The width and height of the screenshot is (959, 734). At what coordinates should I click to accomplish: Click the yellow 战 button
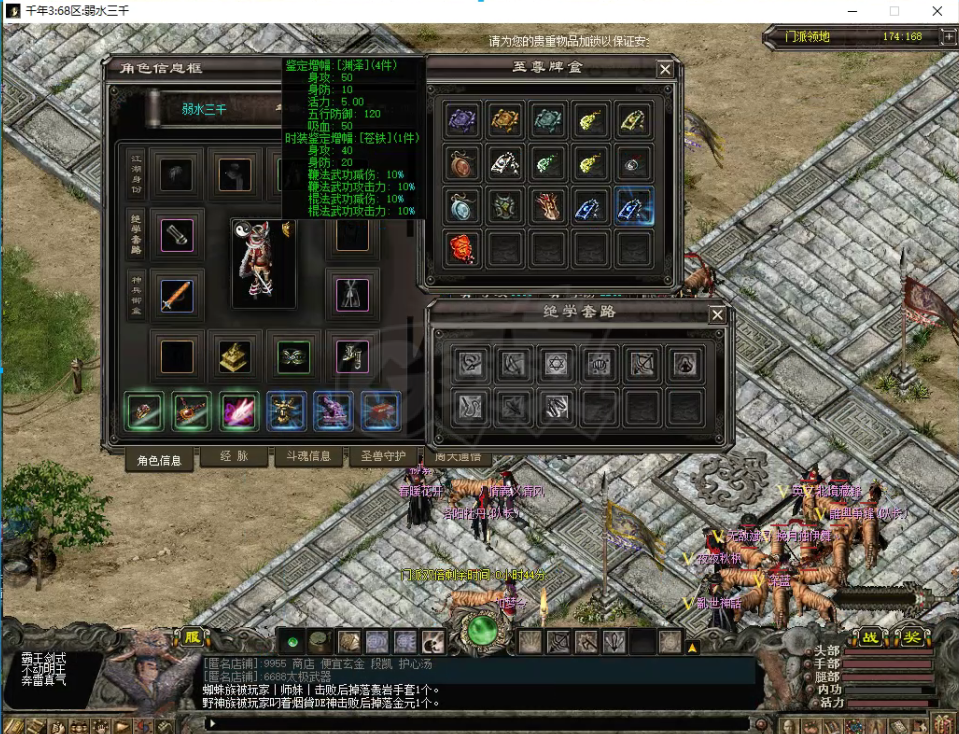[x=870, y=637]
